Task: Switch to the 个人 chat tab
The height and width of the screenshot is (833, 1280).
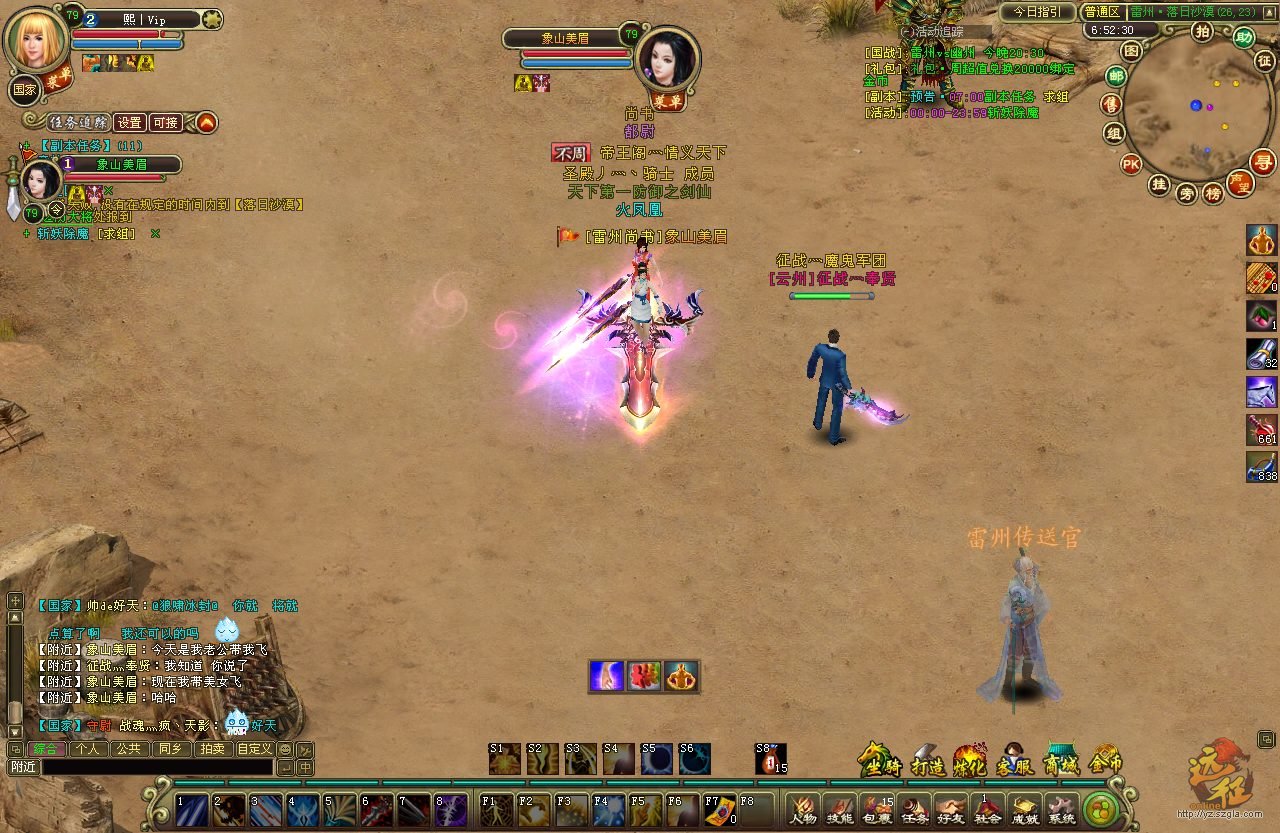Action: 87,749
